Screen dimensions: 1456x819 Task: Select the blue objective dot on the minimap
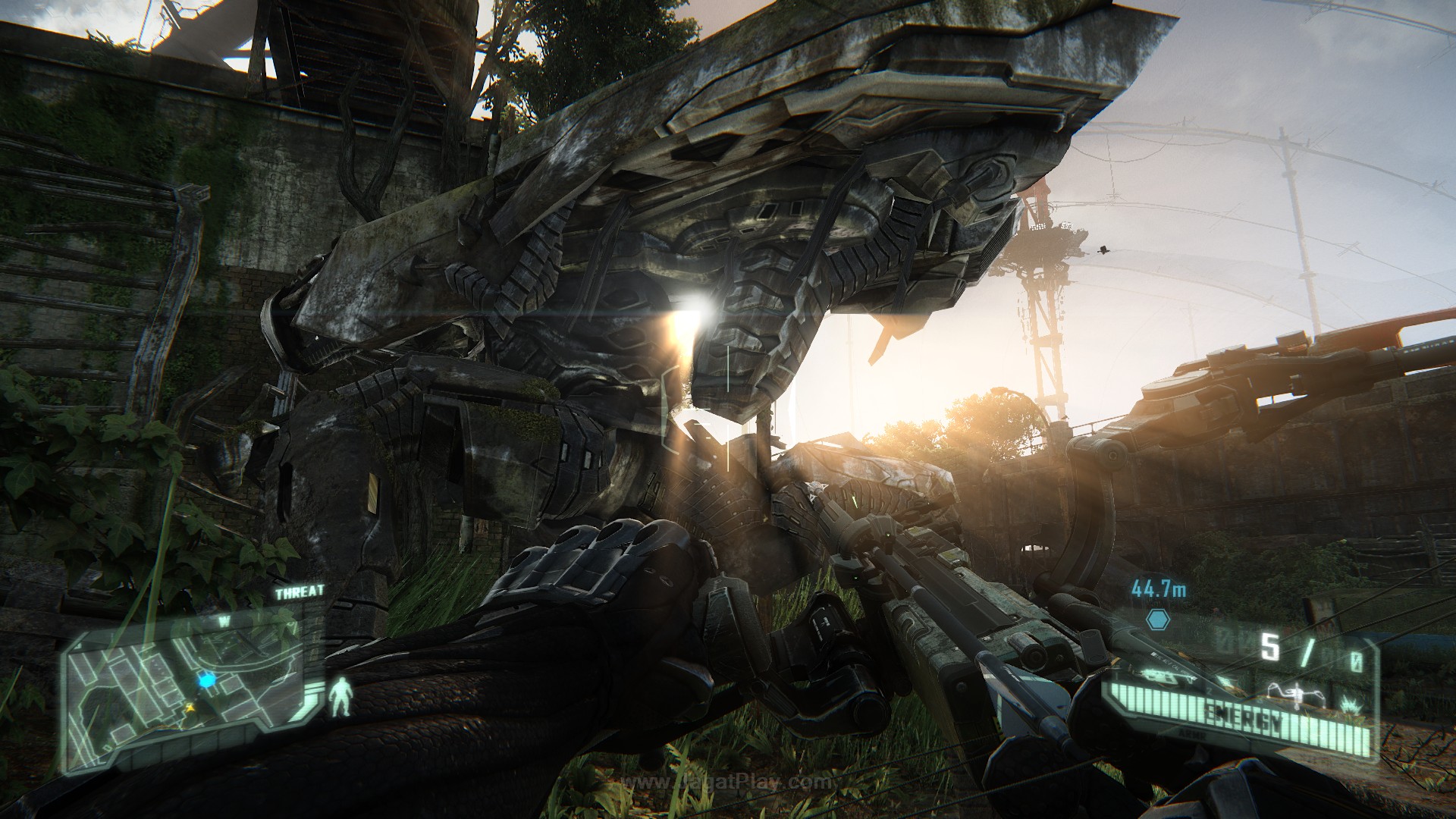coord(206,680)
